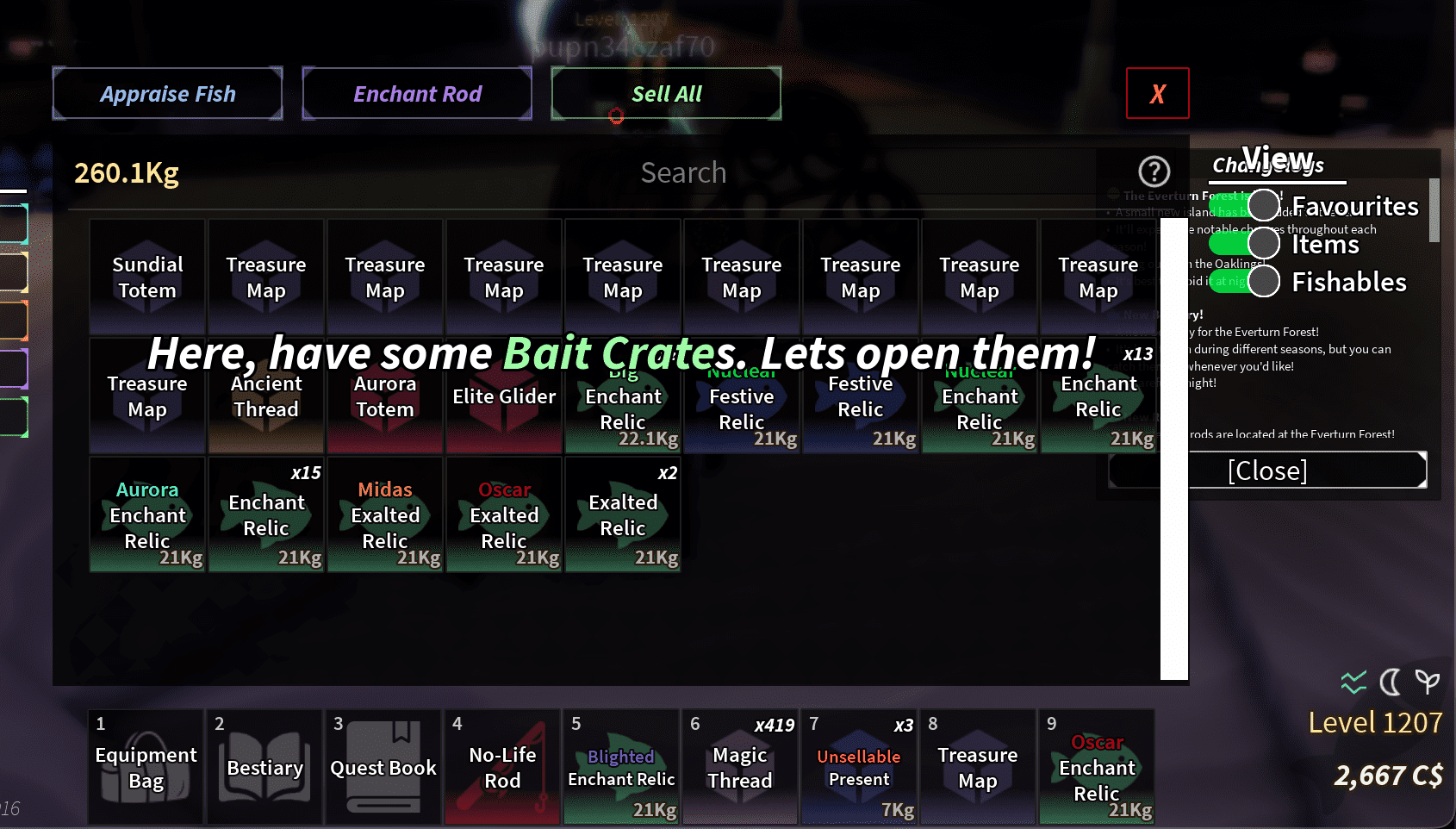Click the sprout season icon

1428,683
